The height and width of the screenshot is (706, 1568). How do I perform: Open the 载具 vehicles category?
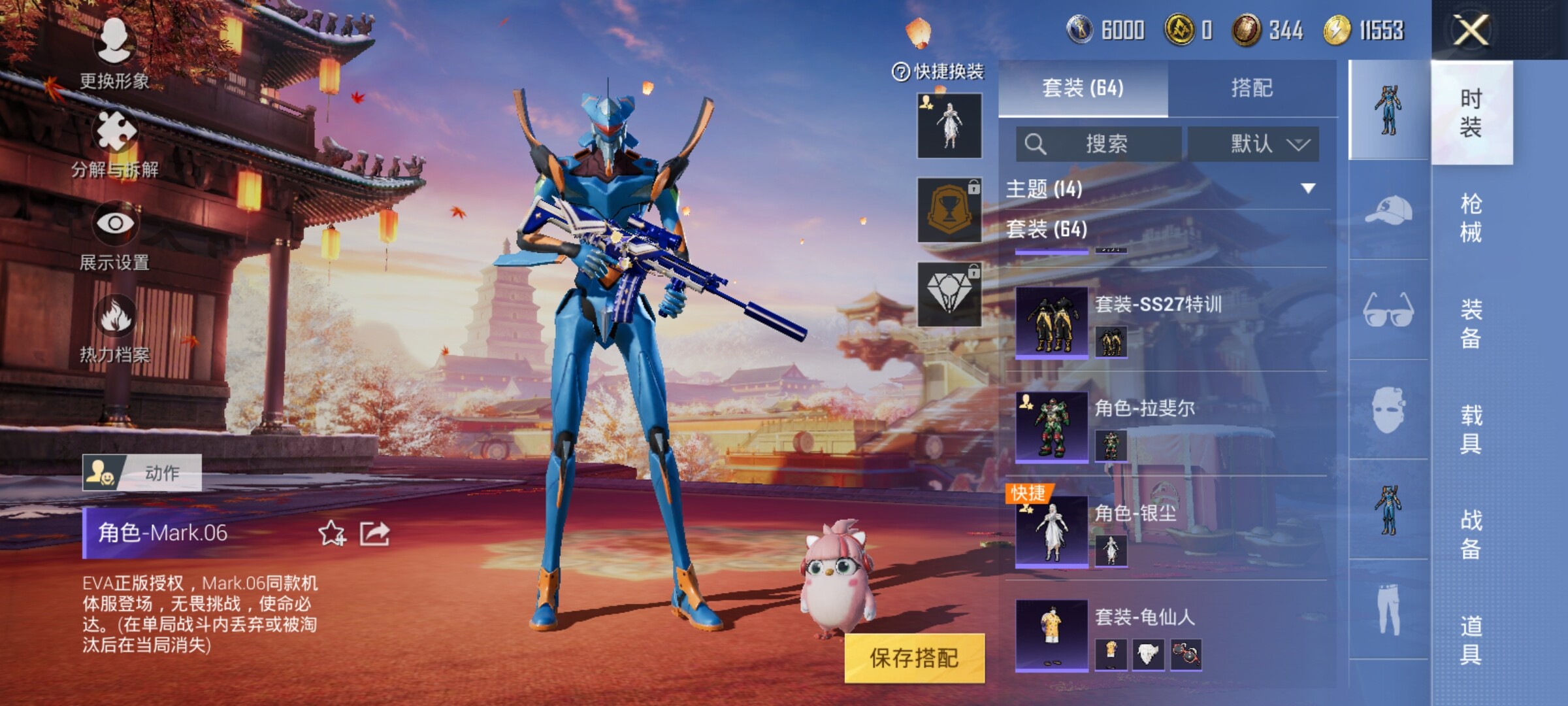pyautogui.click(x=1471, y=429)
